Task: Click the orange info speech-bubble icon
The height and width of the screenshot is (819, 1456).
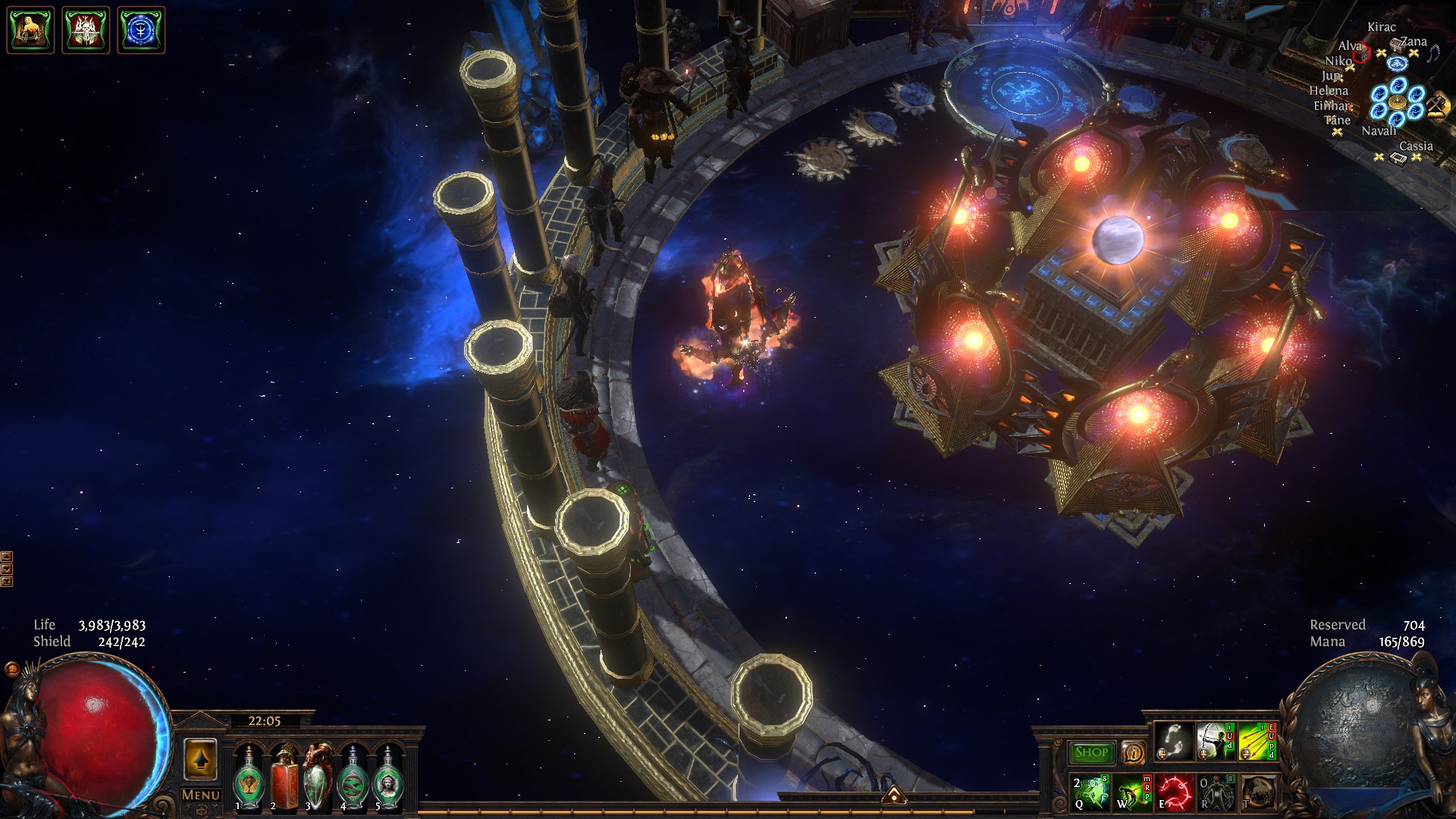Action: point(1133,752)
